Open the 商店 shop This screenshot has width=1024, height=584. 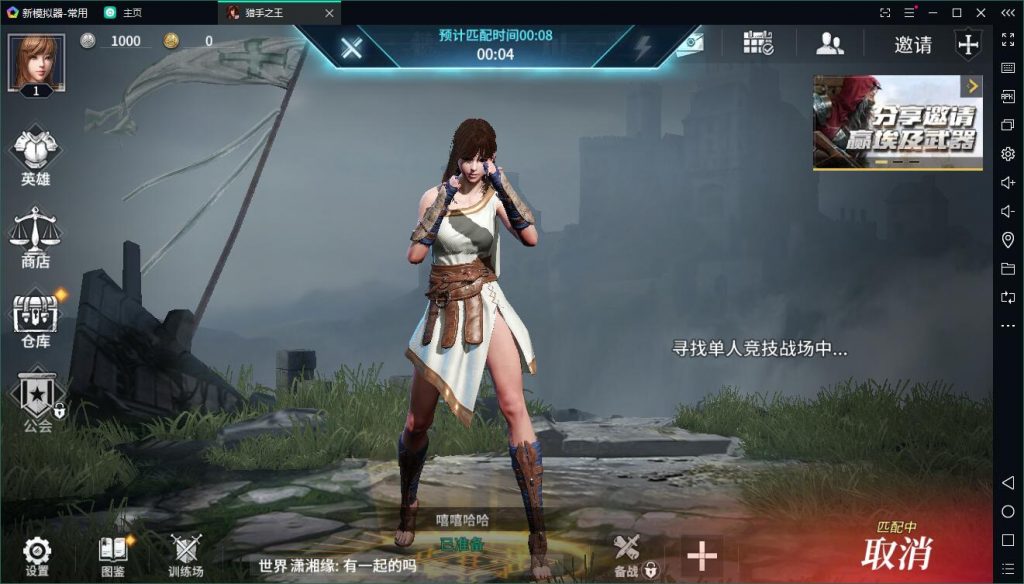[x=35, y=237]
